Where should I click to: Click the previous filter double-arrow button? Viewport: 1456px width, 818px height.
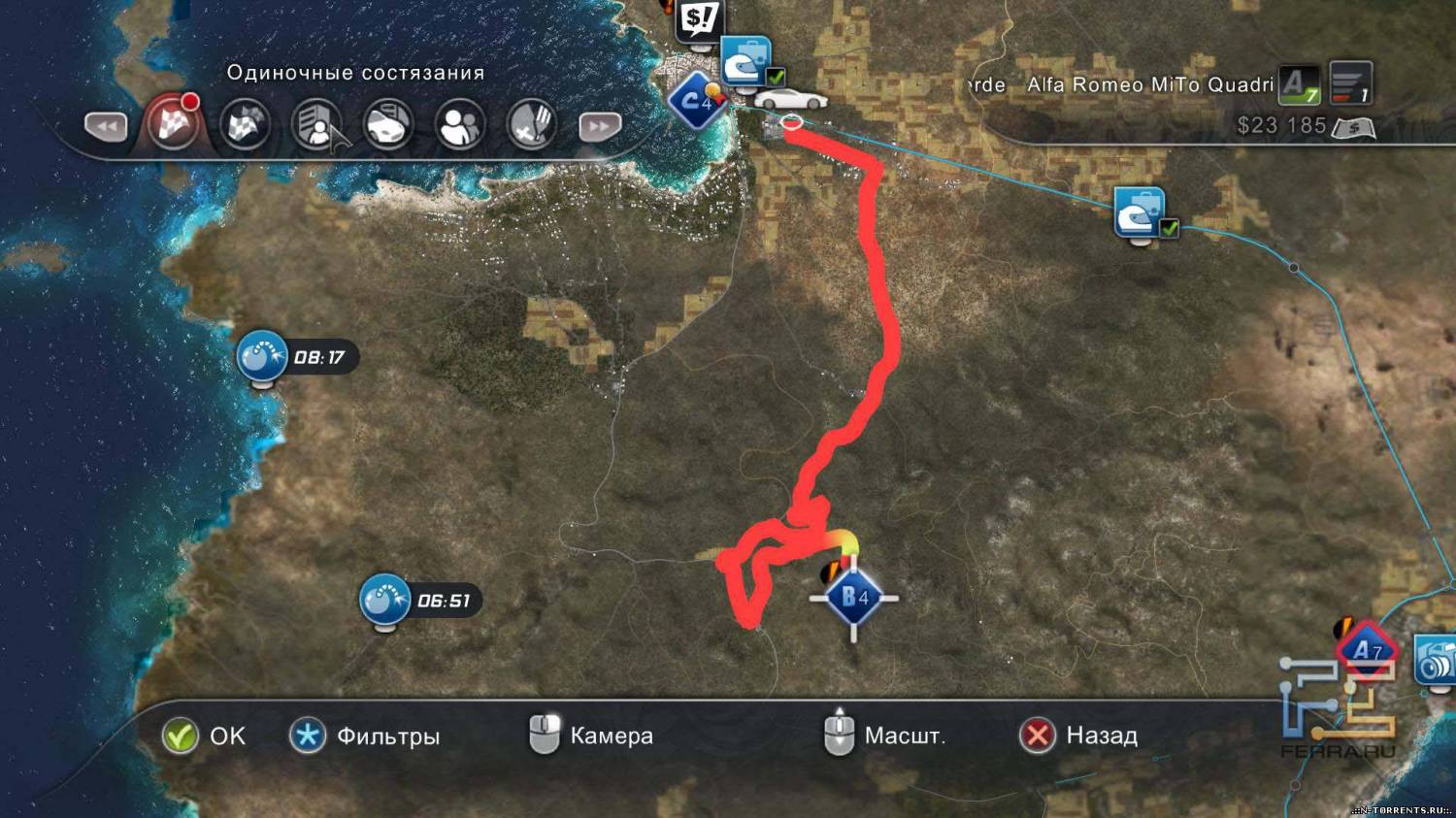(x=106, y=126)
